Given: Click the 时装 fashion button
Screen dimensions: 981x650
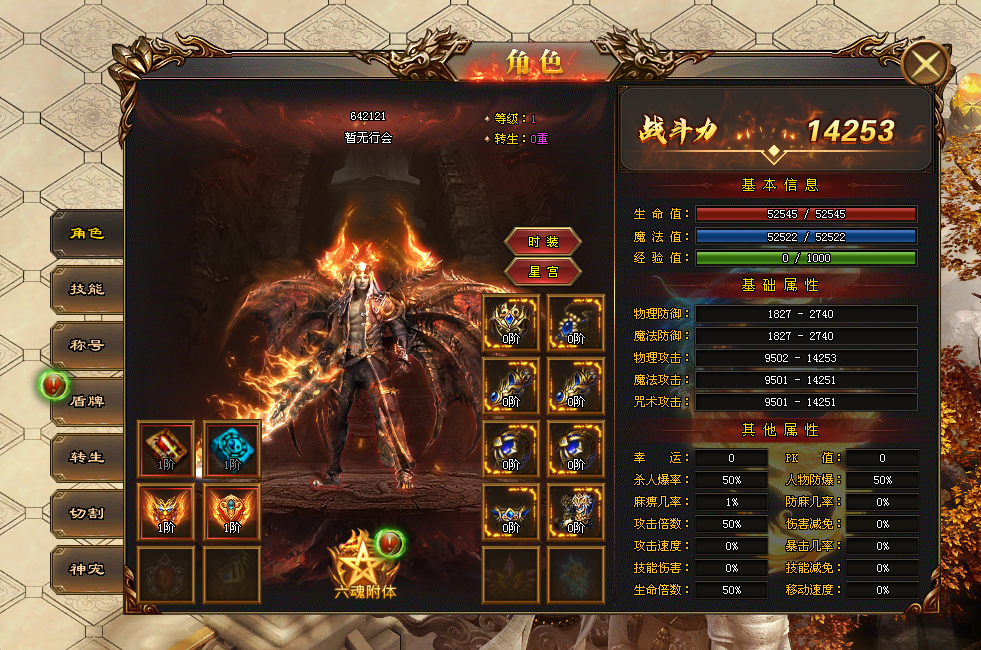Looking at the screenshot, I should 543,242.
